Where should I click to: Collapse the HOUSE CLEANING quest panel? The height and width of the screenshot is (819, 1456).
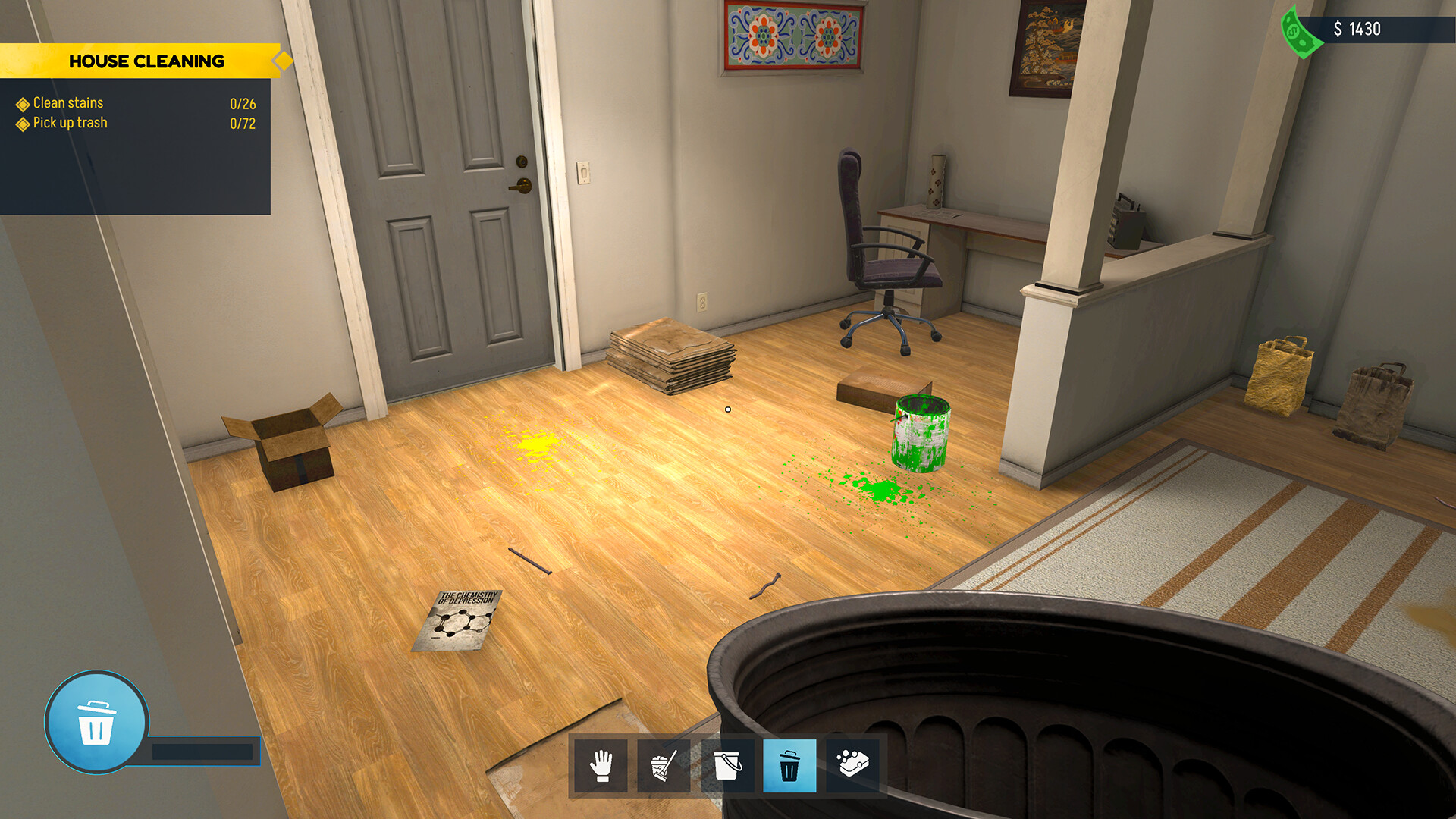pos(147,61)
